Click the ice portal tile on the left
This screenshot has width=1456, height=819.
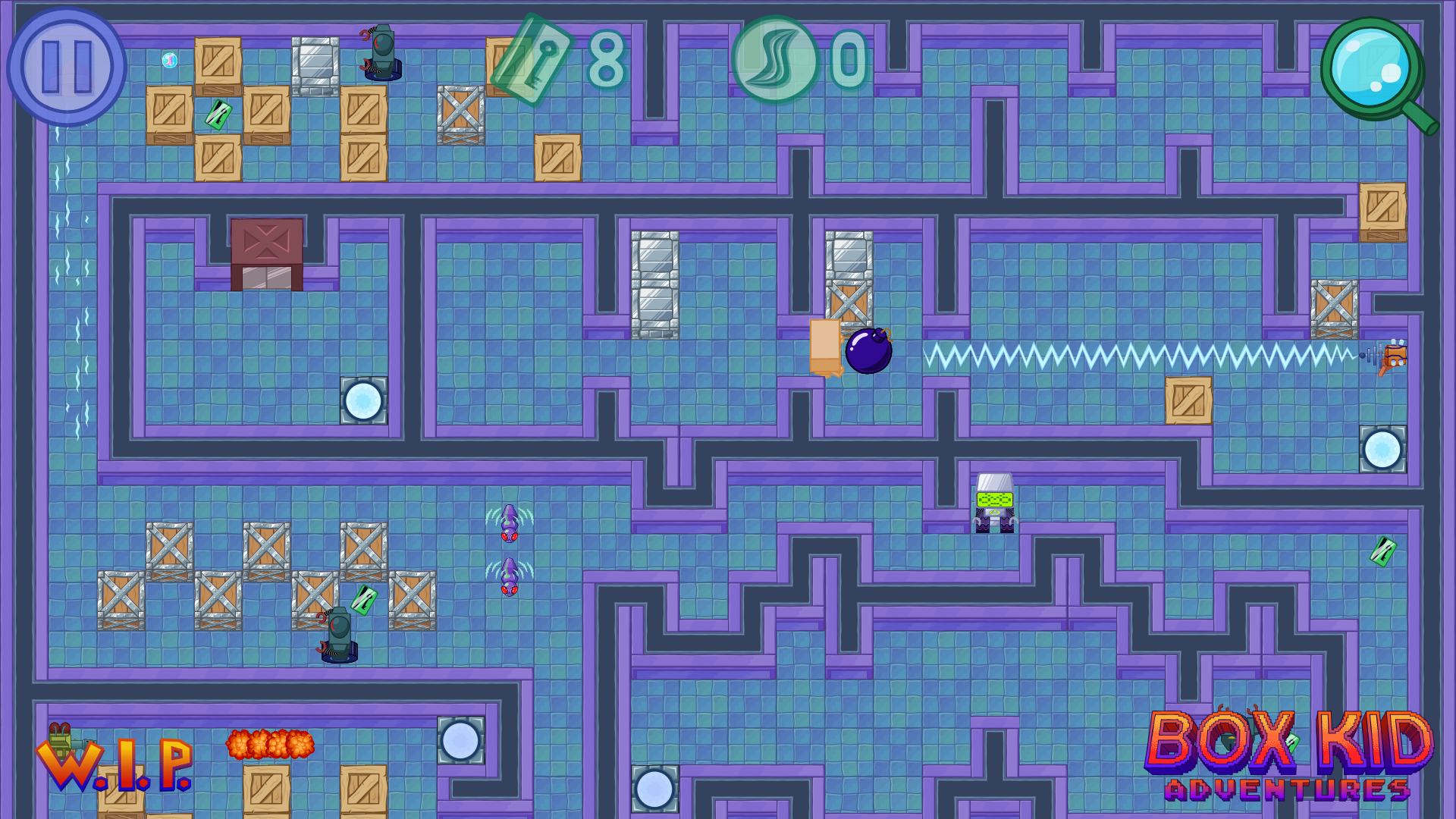click(x=364, y=400)
